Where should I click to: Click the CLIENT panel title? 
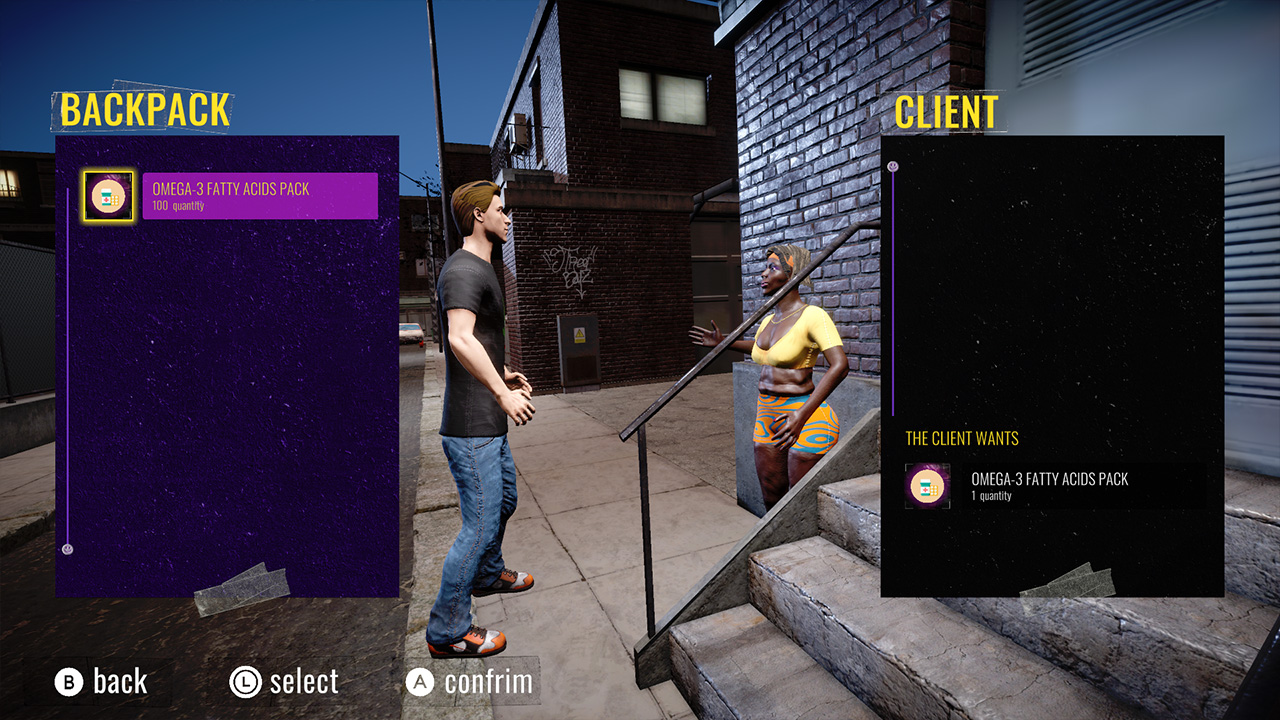click(946, 110)
